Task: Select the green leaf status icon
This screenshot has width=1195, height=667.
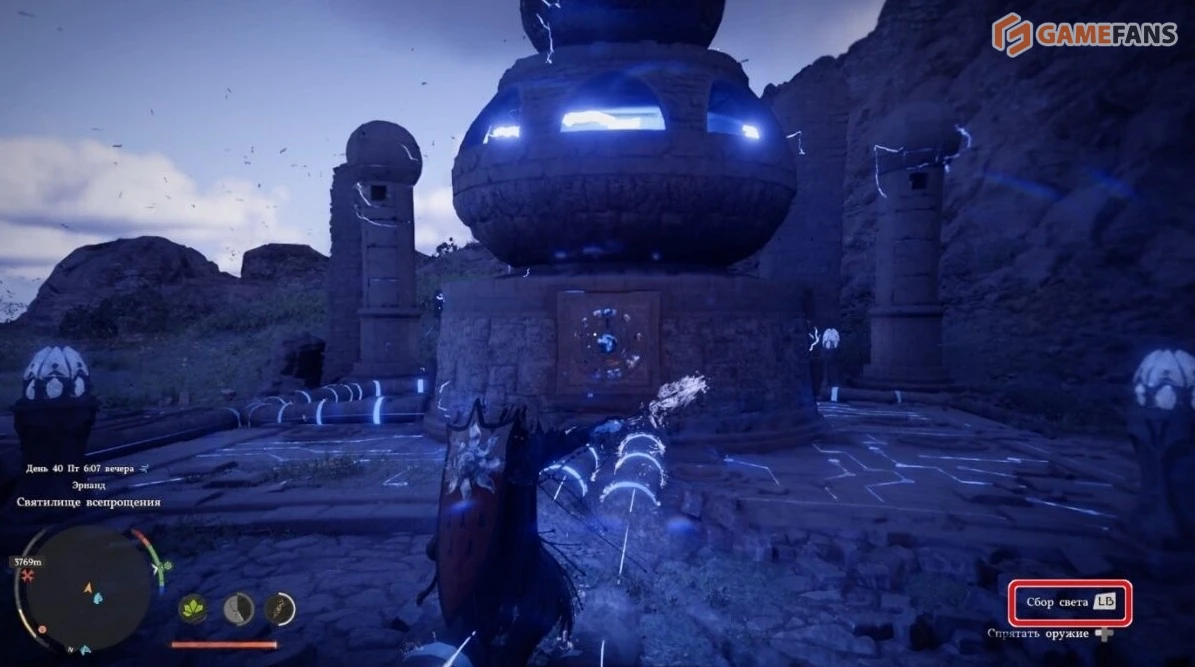Action: [x=193, y=608]
